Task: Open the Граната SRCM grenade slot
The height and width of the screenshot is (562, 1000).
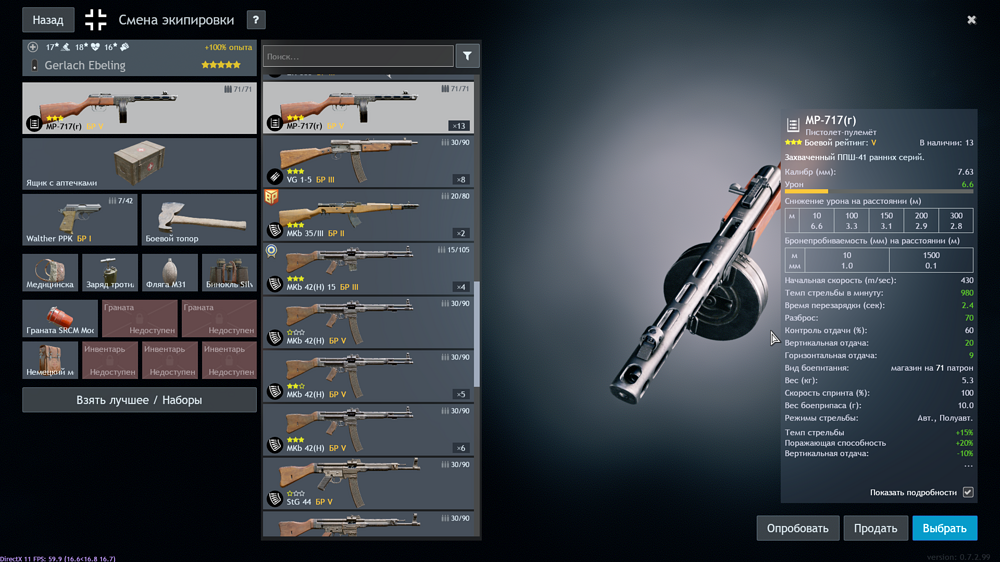Action: tap(60, 319)
